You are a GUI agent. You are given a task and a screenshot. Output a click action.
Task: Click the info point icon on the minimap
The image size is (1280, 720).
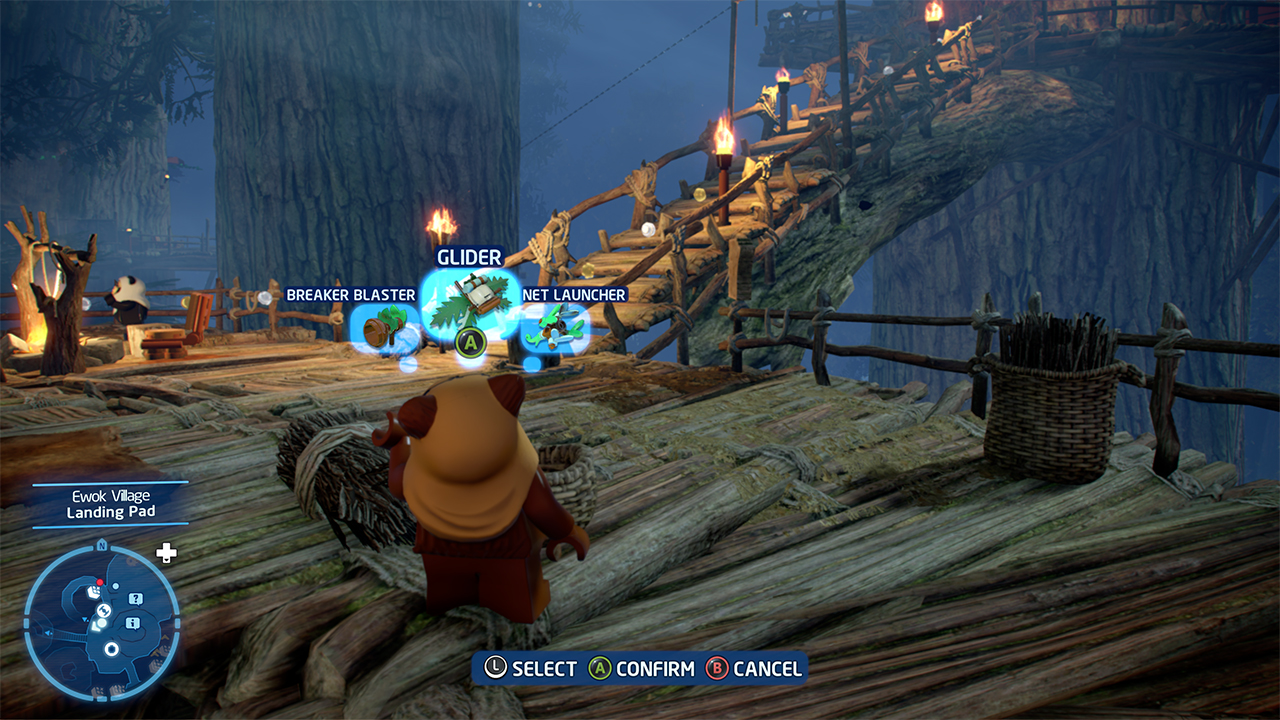tap(132, 623)
